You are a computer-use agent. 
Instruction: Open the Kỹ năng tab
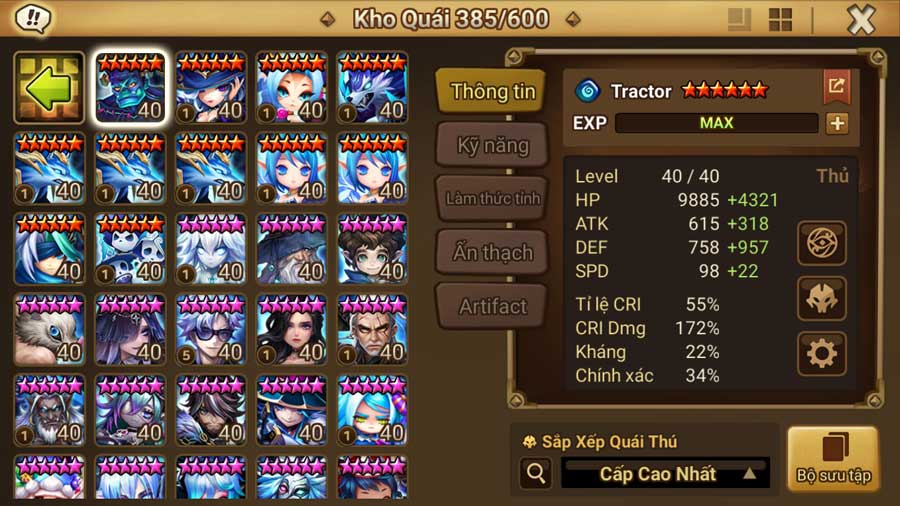pyautogui.click(x=492, y=145)
